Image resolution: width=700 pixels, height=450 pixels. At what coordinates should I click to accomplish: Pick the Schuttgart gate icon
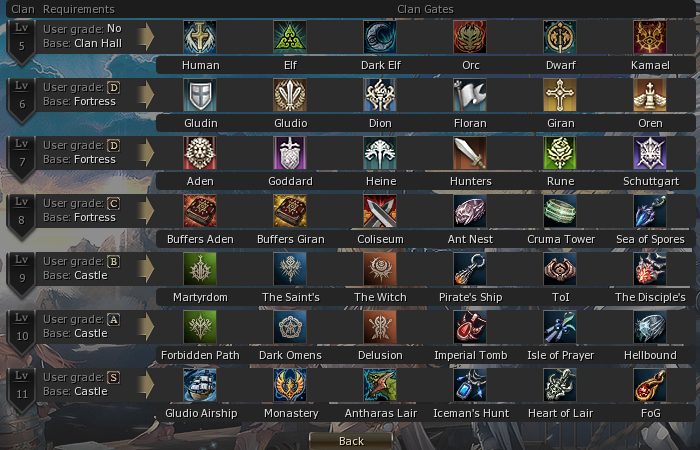650,154
